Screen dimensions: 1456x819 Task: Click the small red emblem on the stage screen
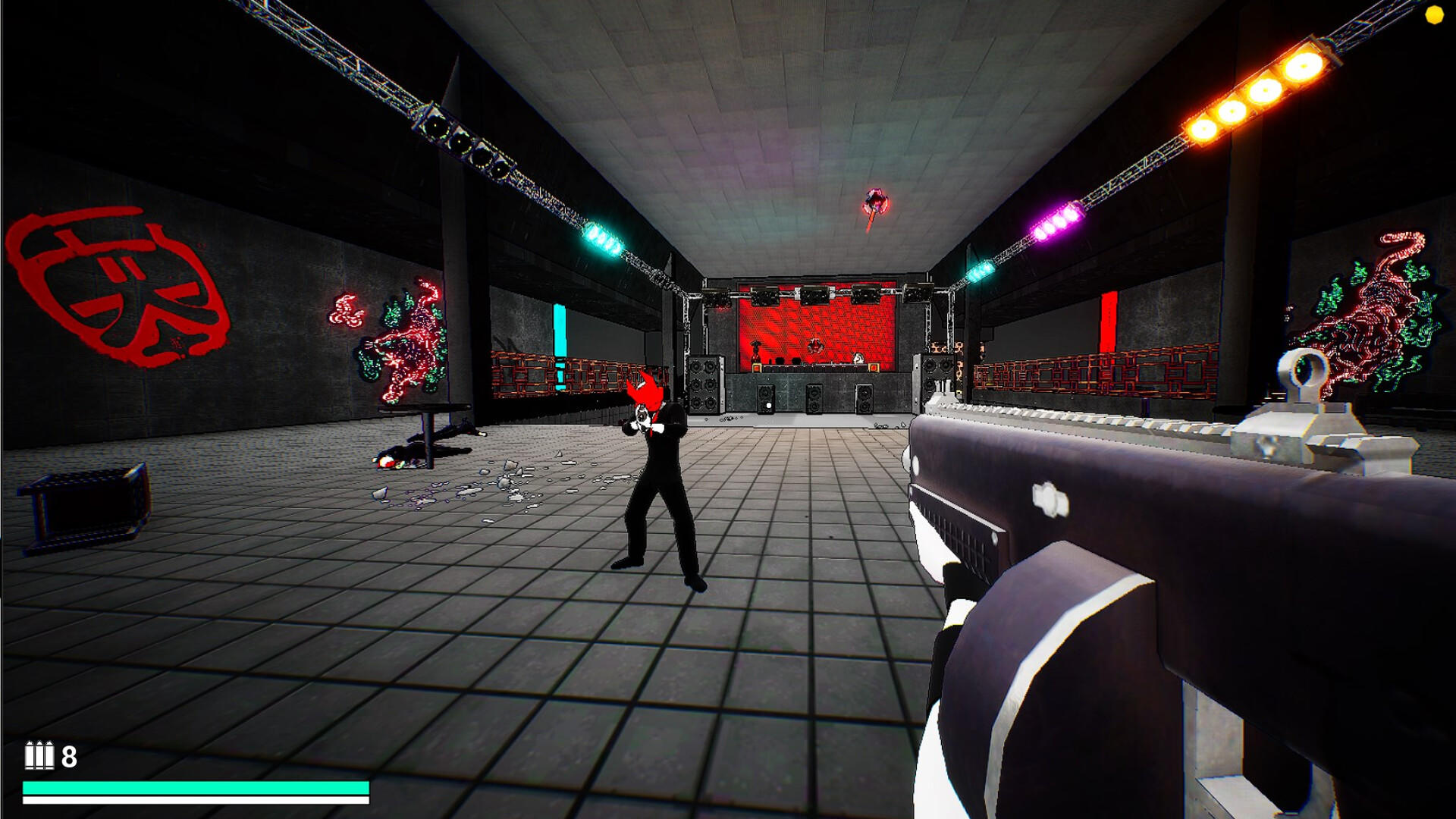(815, 347)
